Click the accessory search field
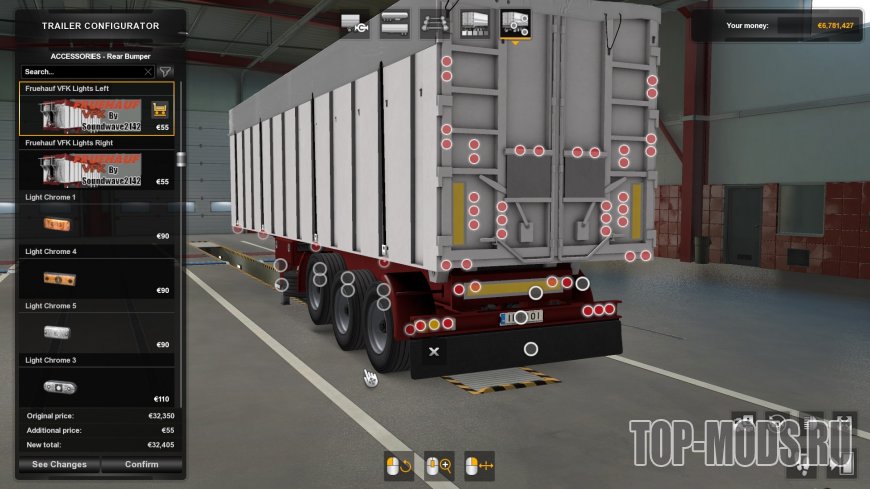 click(x=80, y=72)
